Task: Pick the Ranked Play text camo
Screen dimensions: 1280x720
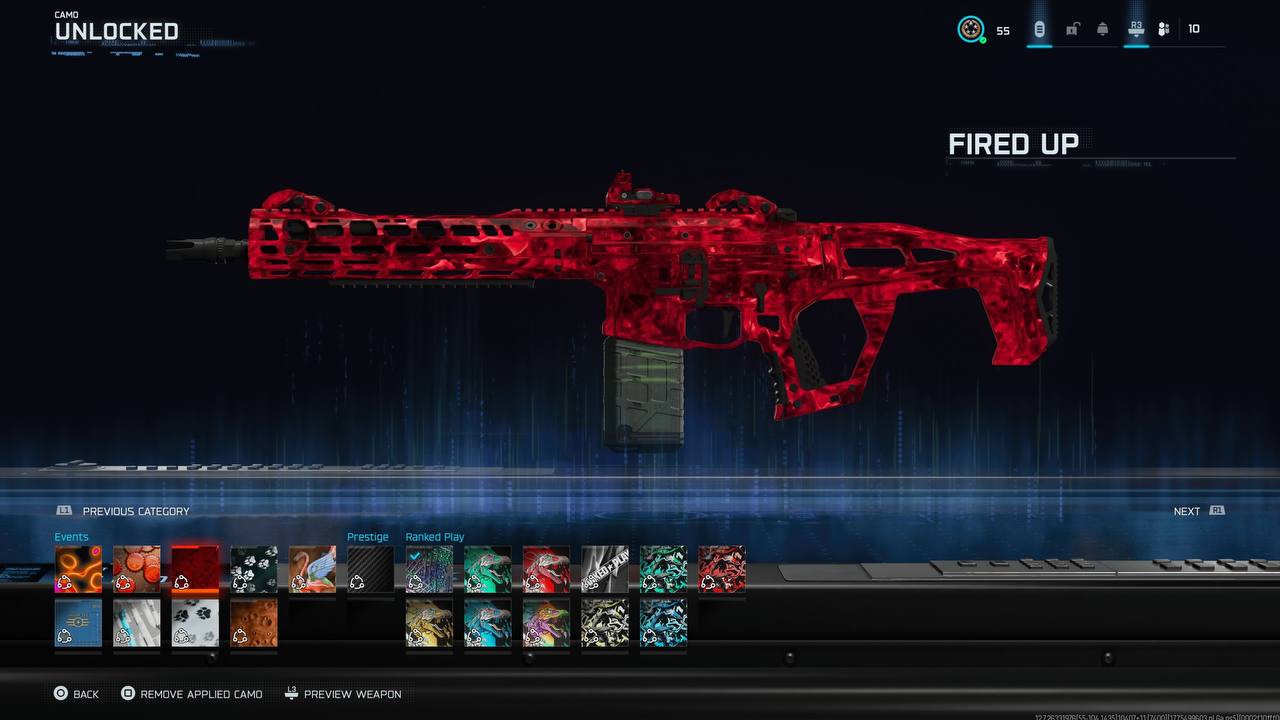Action: [605, 569]
